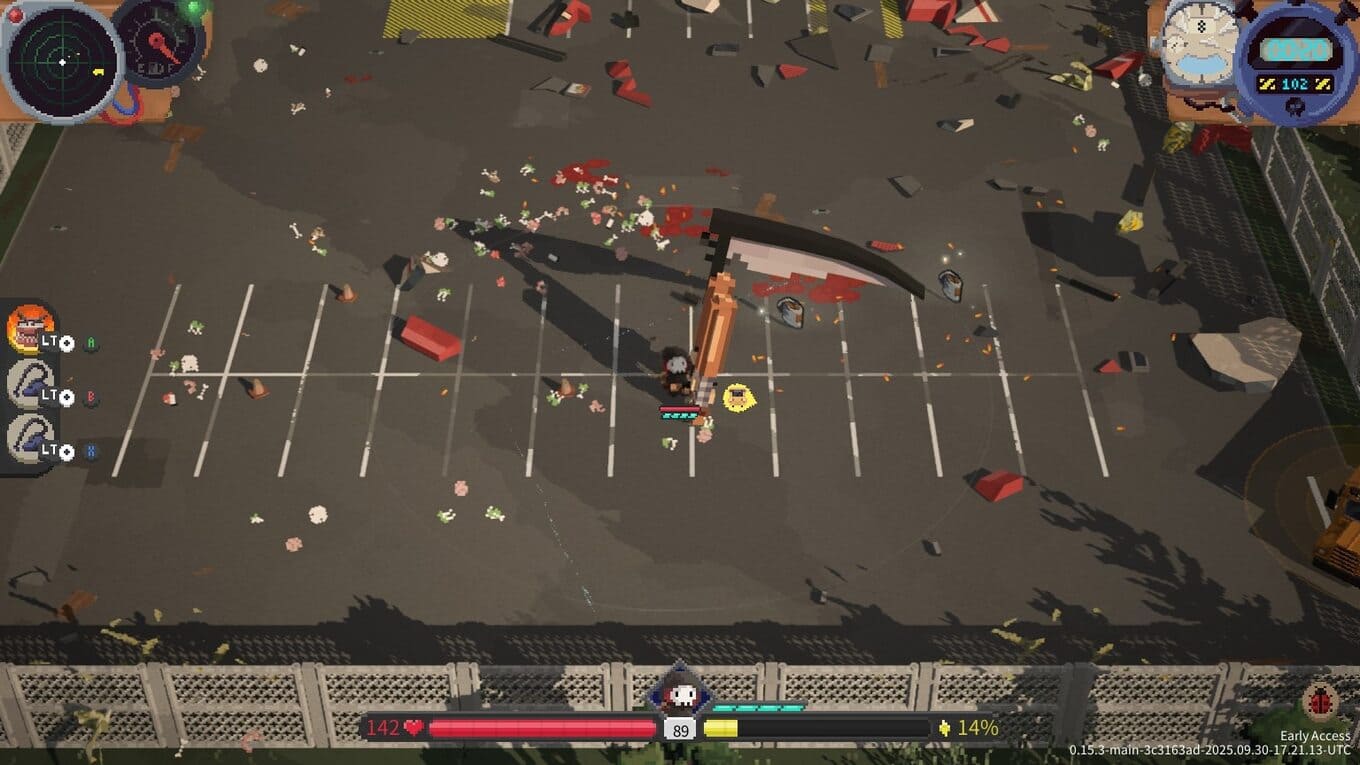Viewport: 1360px width, 765px height.
Task: Open the skull character portrait
Action: (x=681, y=695)
